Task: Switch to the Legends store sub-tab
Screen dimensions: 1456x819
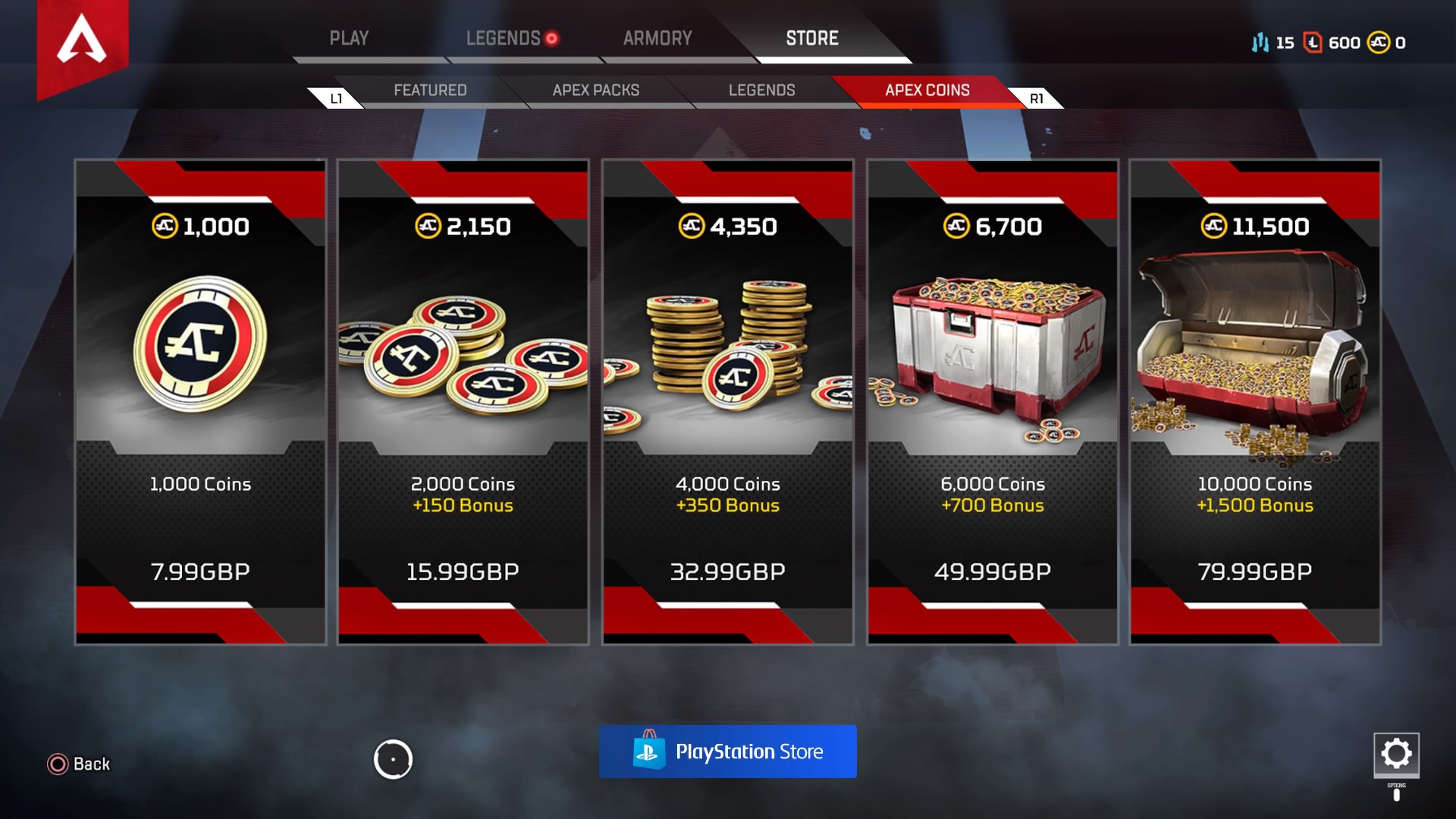Action: pyautogui.click(x=761, y=90)
